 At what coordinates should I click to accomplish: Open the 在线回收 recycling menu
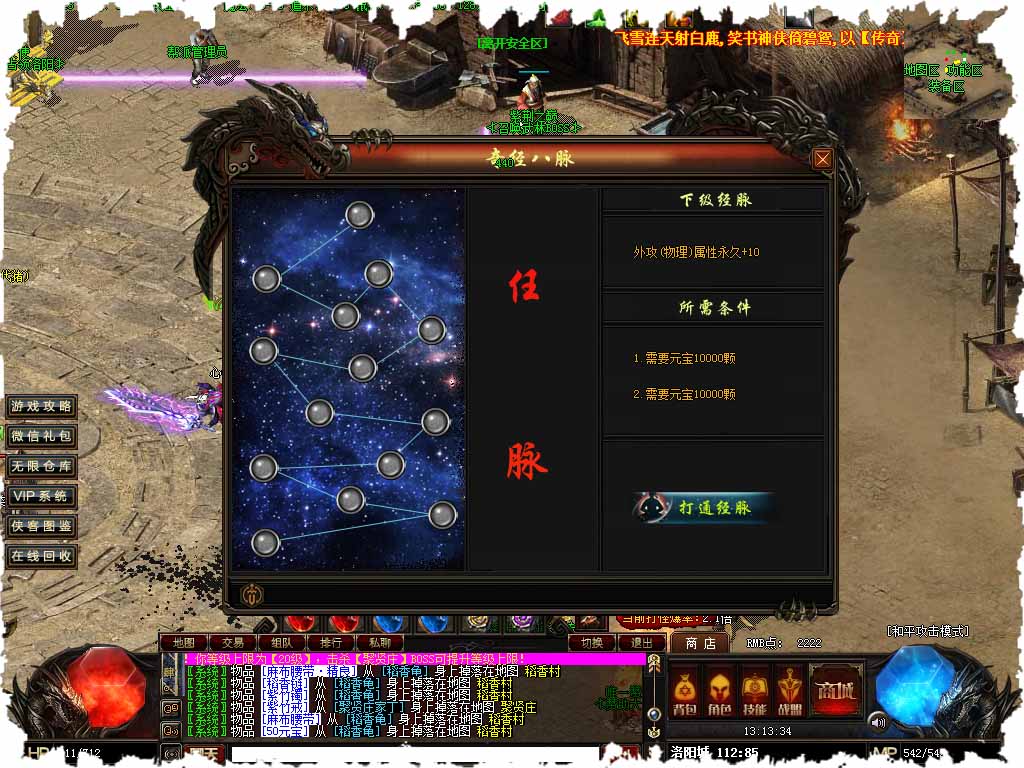point(41,556)
